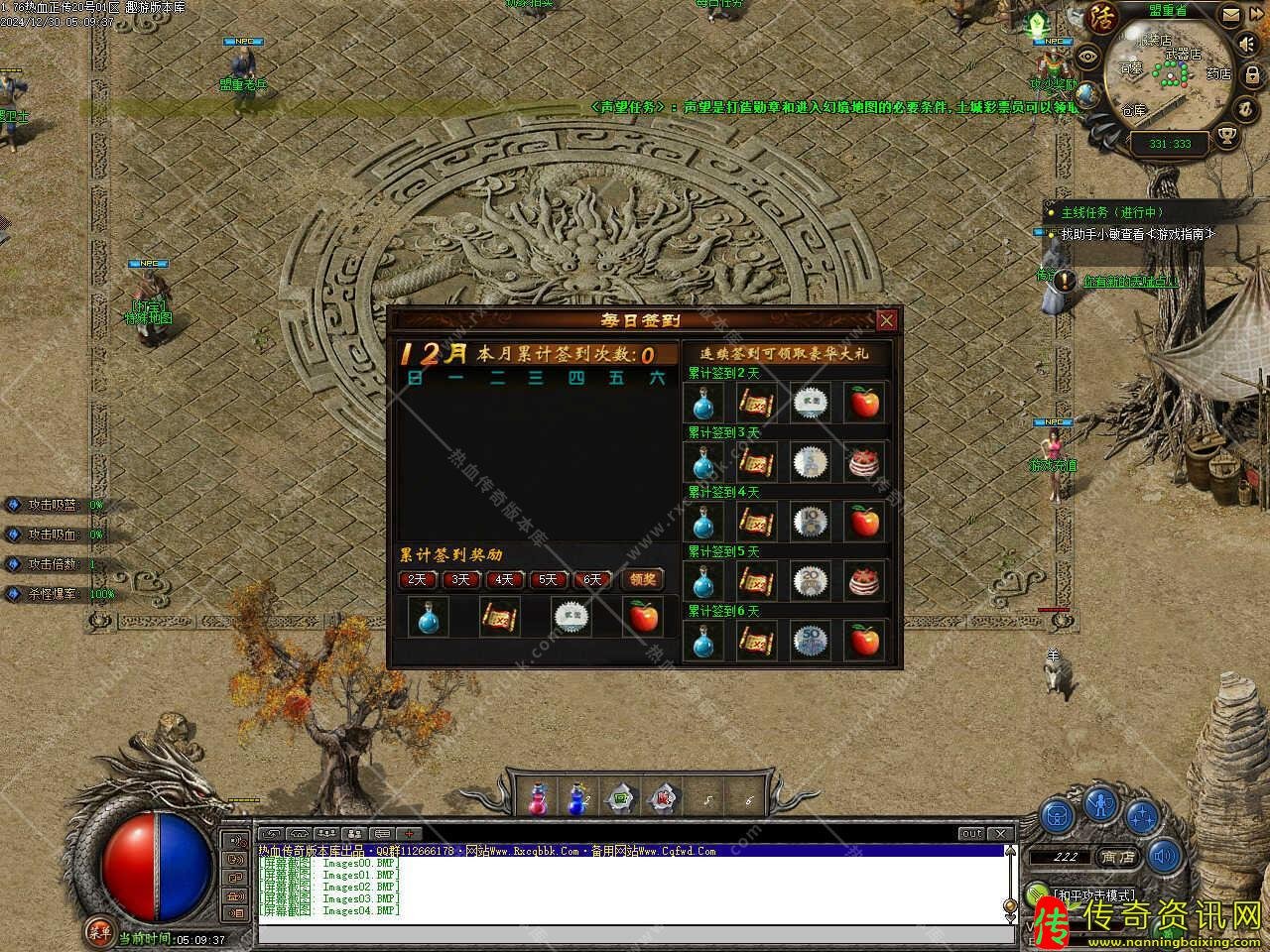The height and width of the screenshot is (952, 1270).
Task: Select the 2天 cumulative reward tab
Action: coord(417,579)
